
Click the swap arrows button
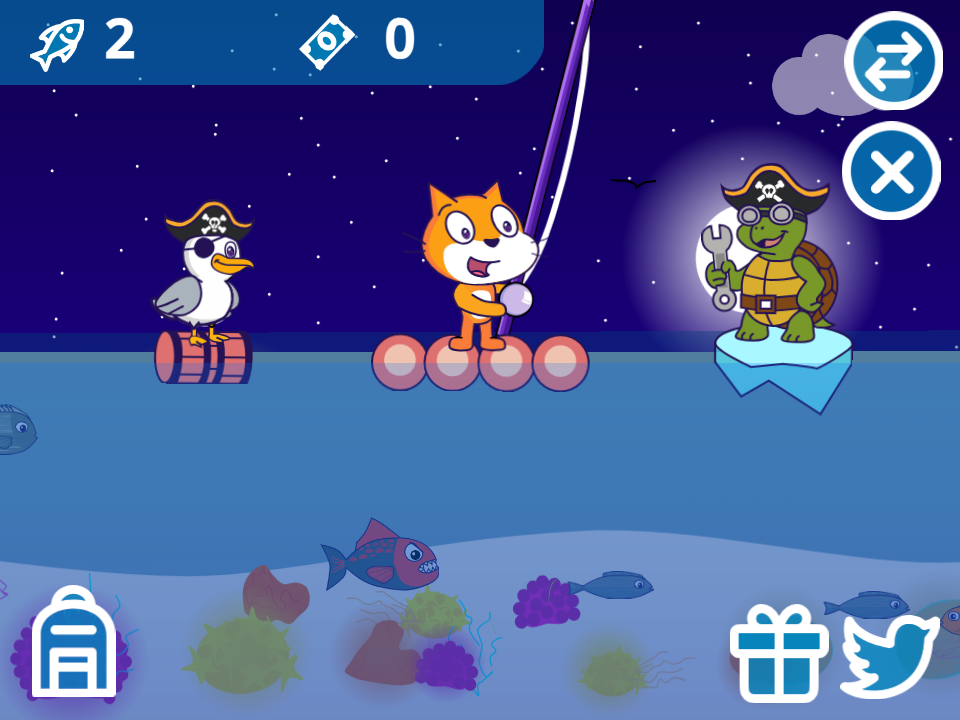[893, 61]
